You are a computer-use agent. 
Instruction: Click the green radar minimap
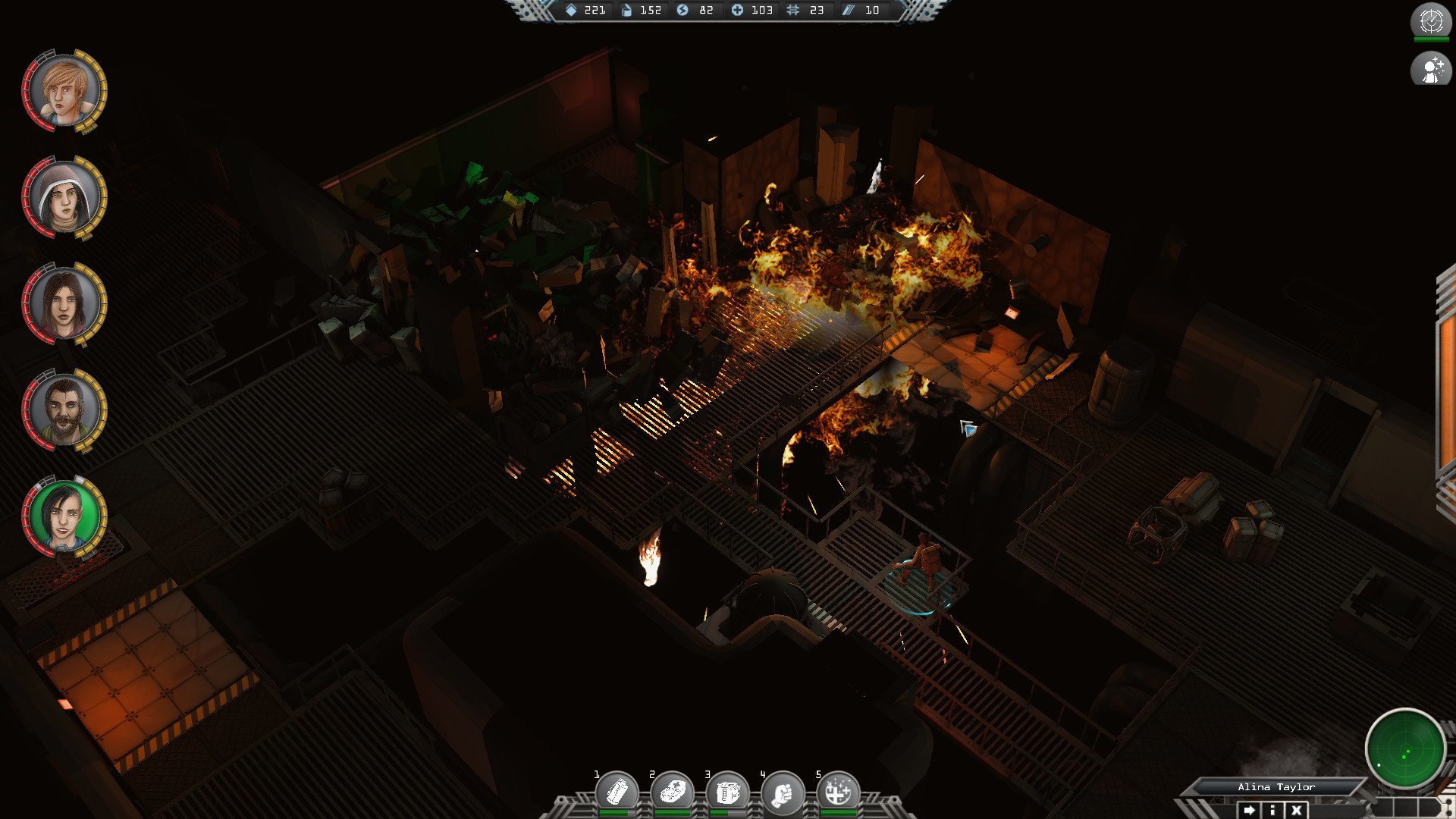click(x=1404, y=749)
